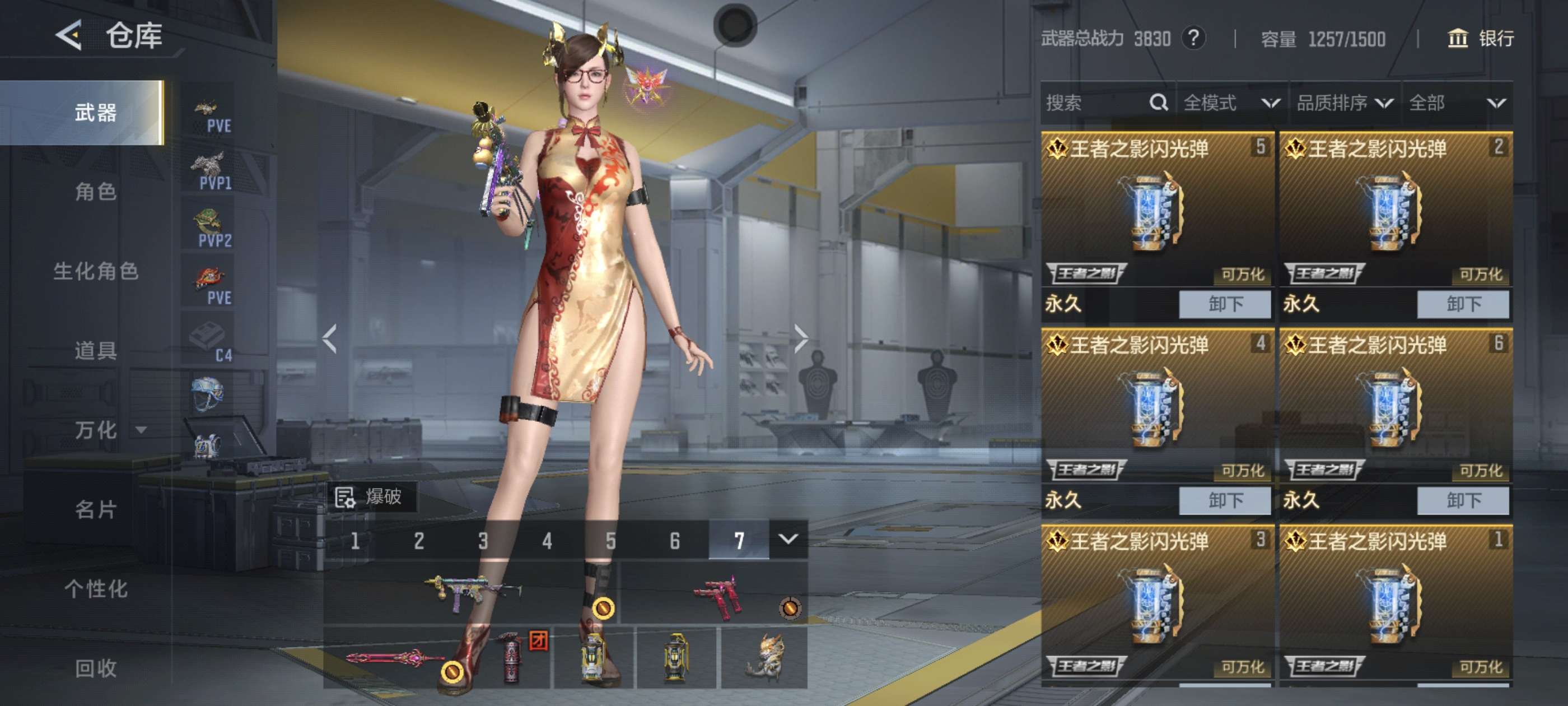Open the 角色 character tab
This screenshot has height=706, width=1568.
tap(95, 192)
